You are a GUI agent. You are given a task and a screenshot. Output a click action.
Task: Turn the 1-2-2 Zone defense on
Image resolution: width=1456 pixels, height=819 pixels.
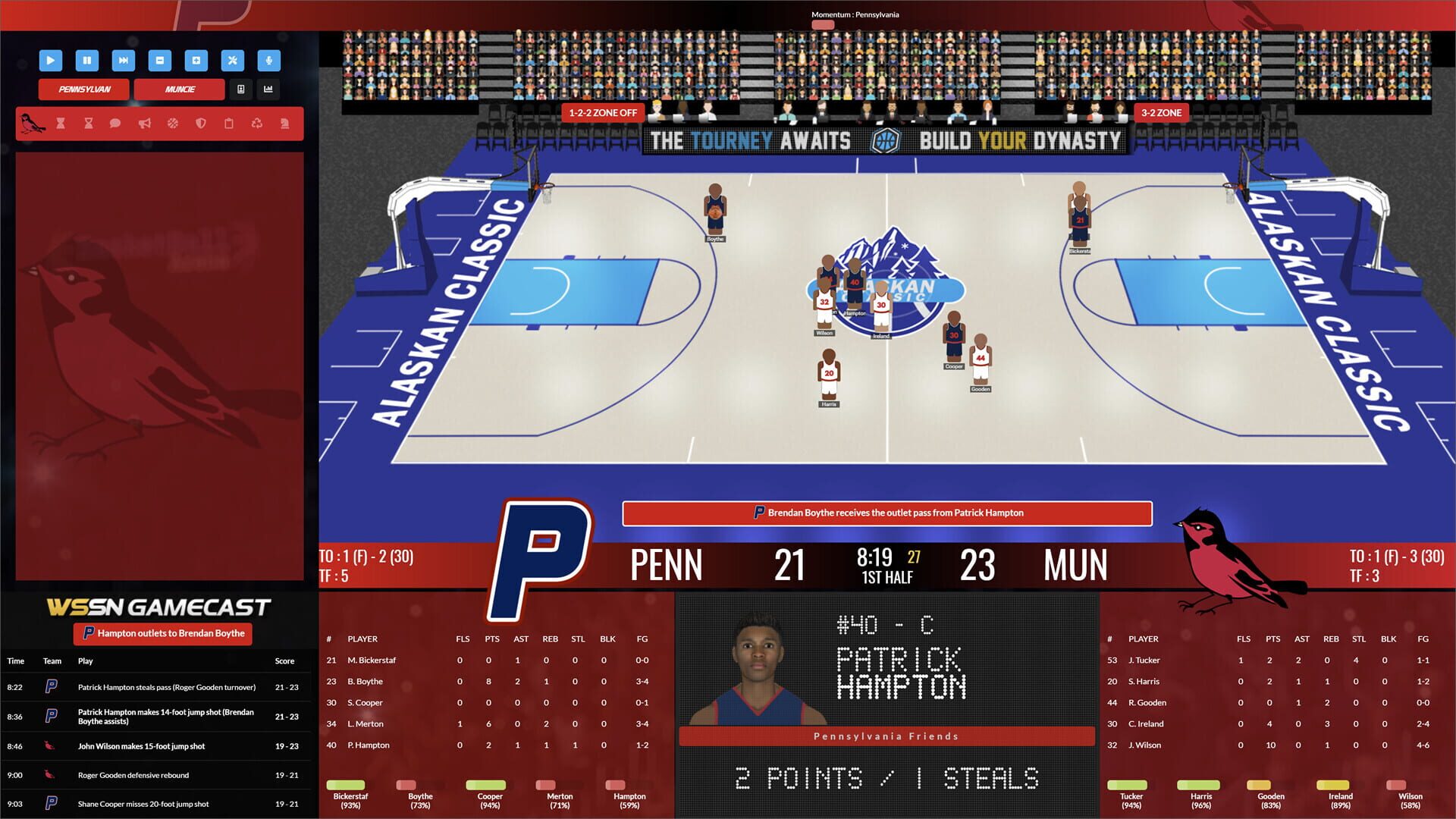(602, 112)
